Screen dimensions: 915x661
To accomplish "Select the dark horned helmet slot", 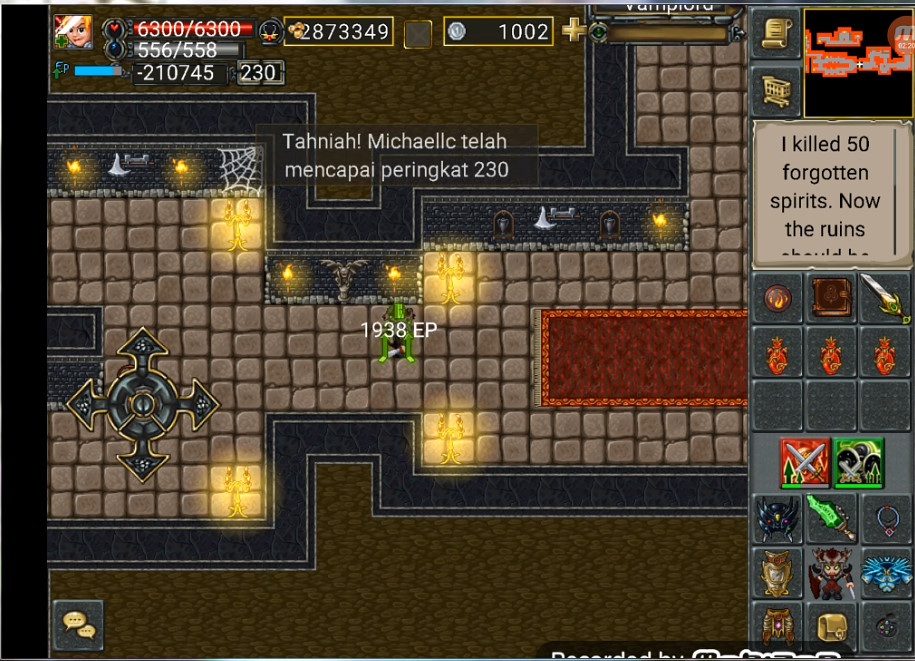I will click(x=778, y=518).
